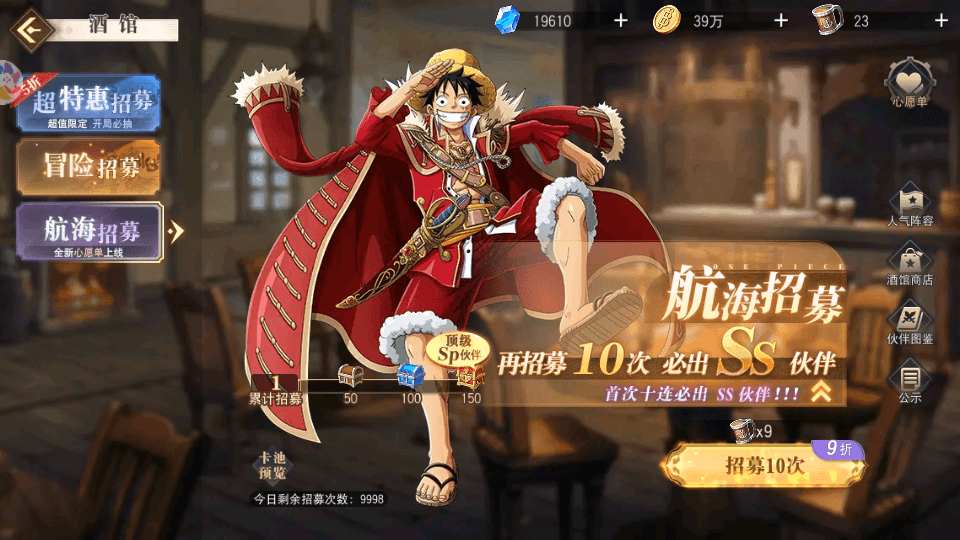Image resolution: width=960 pixels, height=540 pixels.
Task: Open the 公示 notice page
Action: 910,382
